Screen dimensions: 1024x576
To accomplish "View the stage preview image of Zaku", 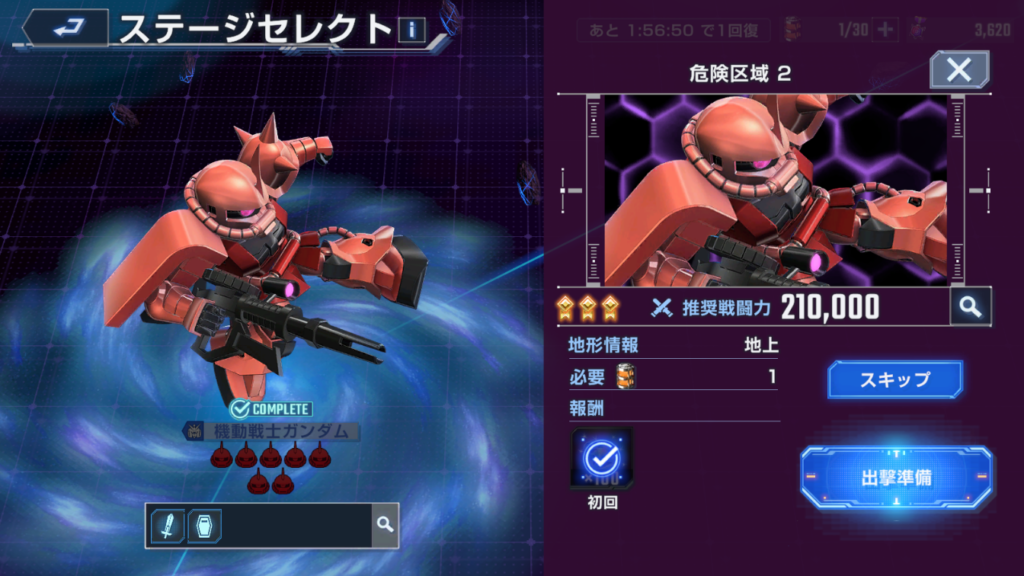I will pos(775,190).
